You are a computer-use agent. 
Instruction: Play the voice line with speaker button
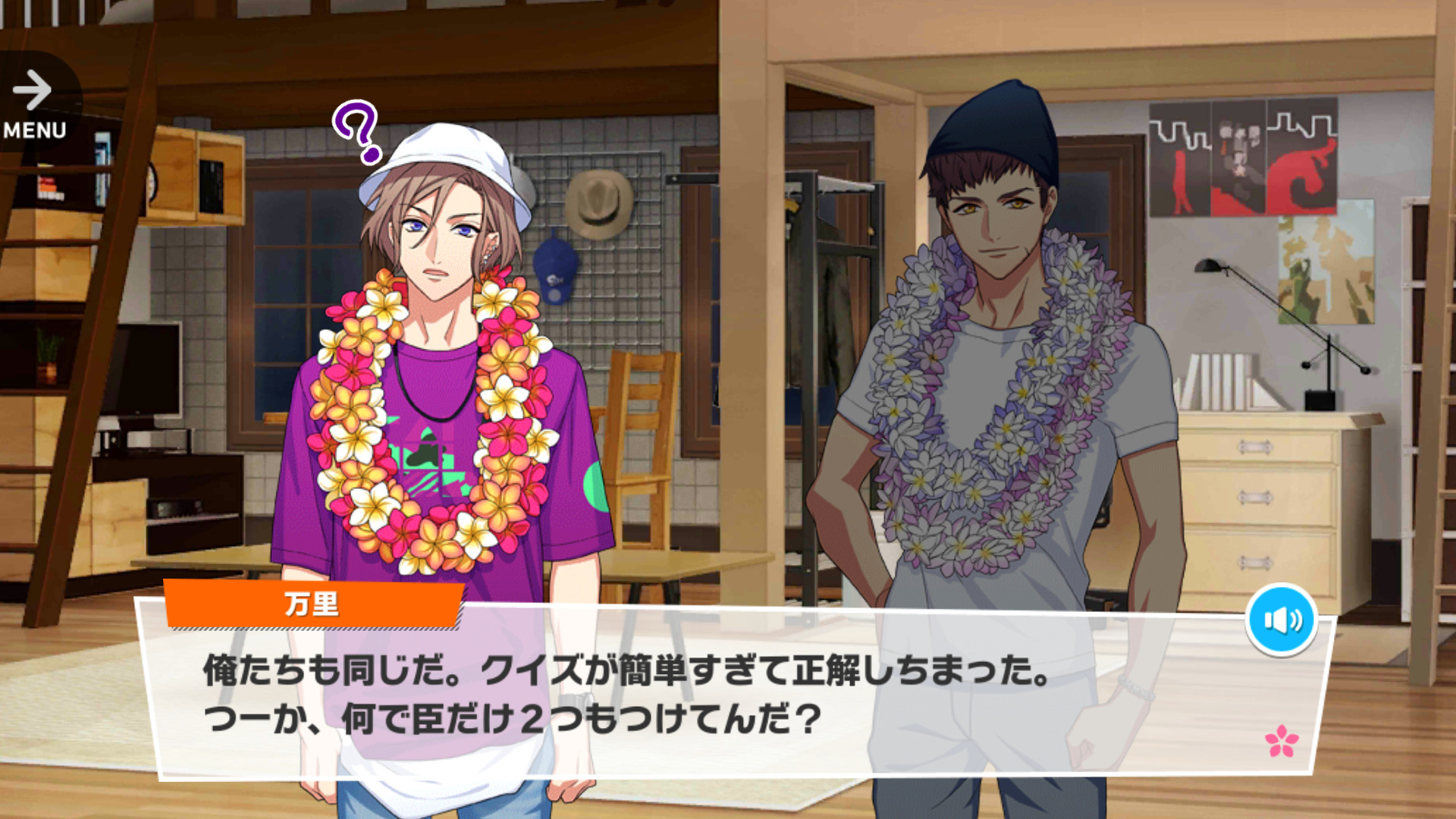[1282, 620]
